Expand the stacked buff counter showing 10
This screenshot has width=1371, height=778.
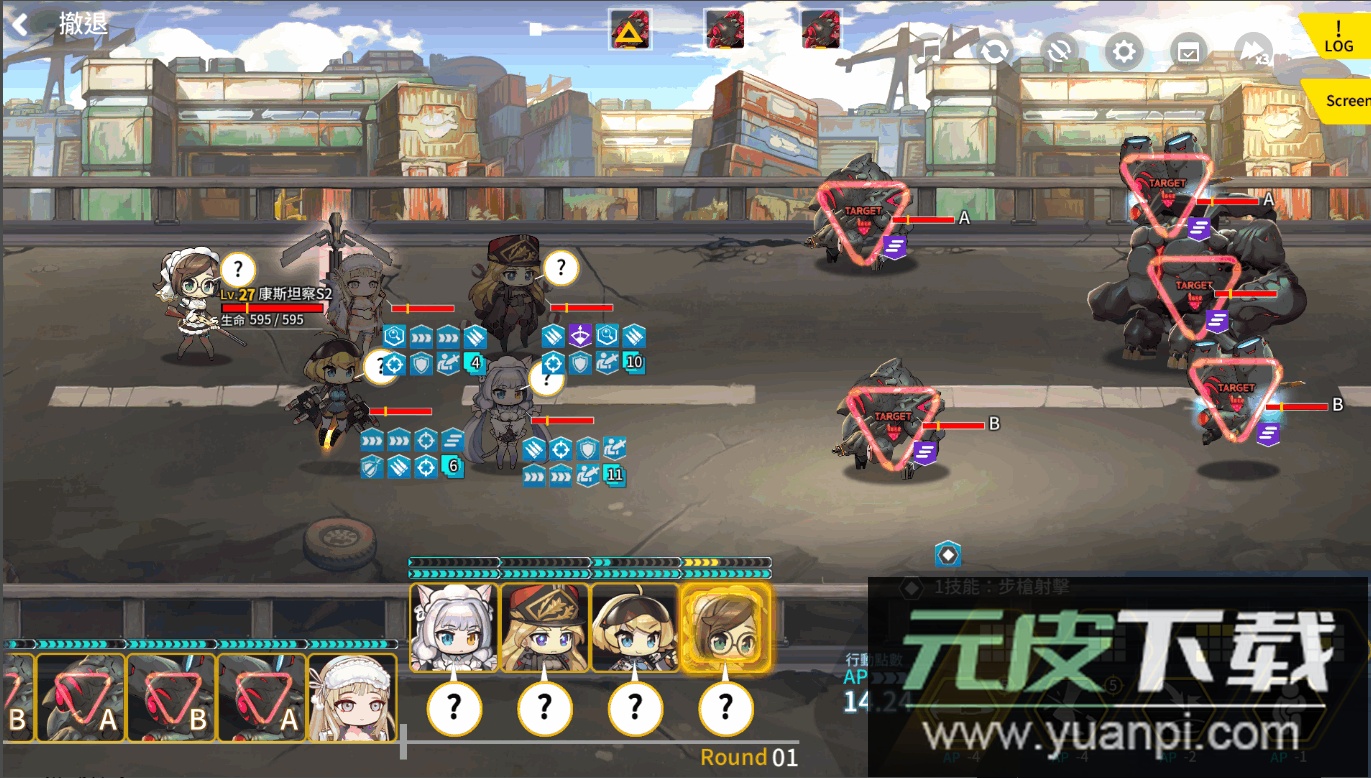tap(634, 362)
